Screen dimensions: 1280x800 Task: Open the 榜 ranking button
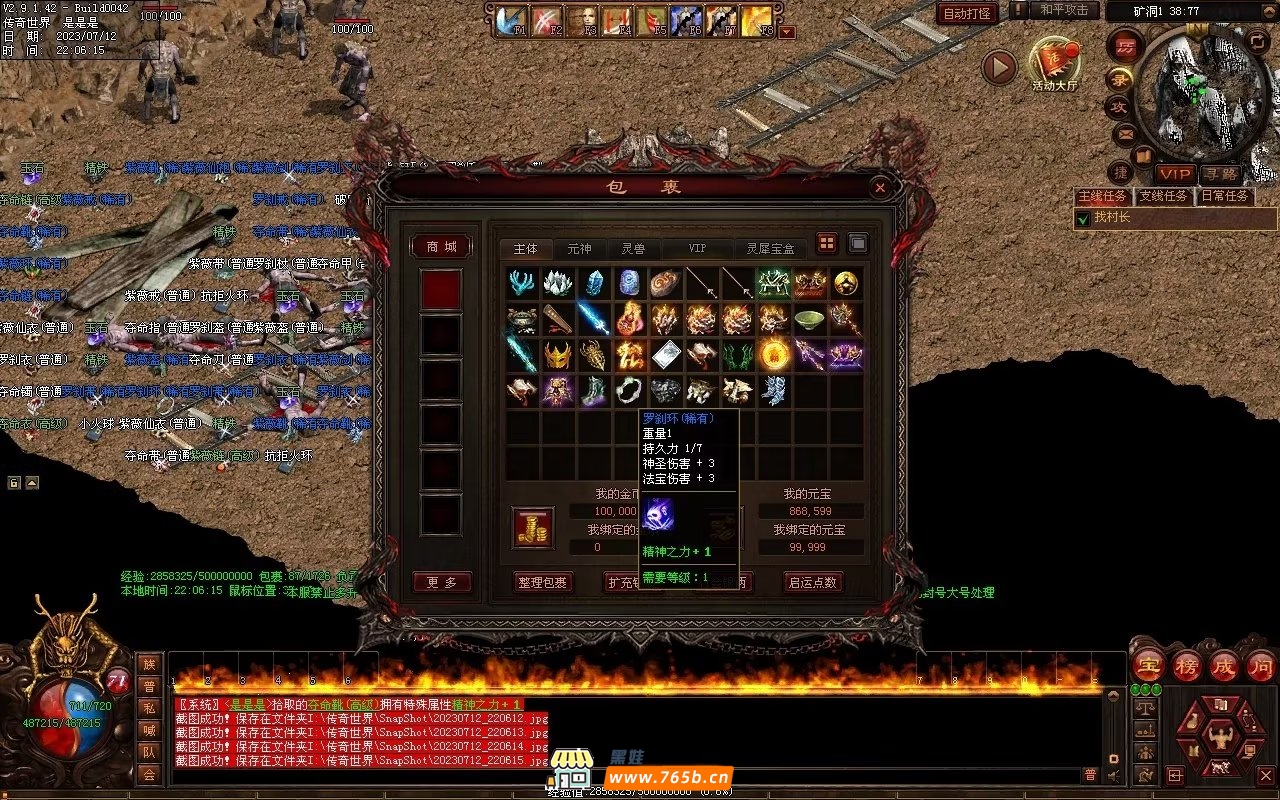coord(1186,666)
